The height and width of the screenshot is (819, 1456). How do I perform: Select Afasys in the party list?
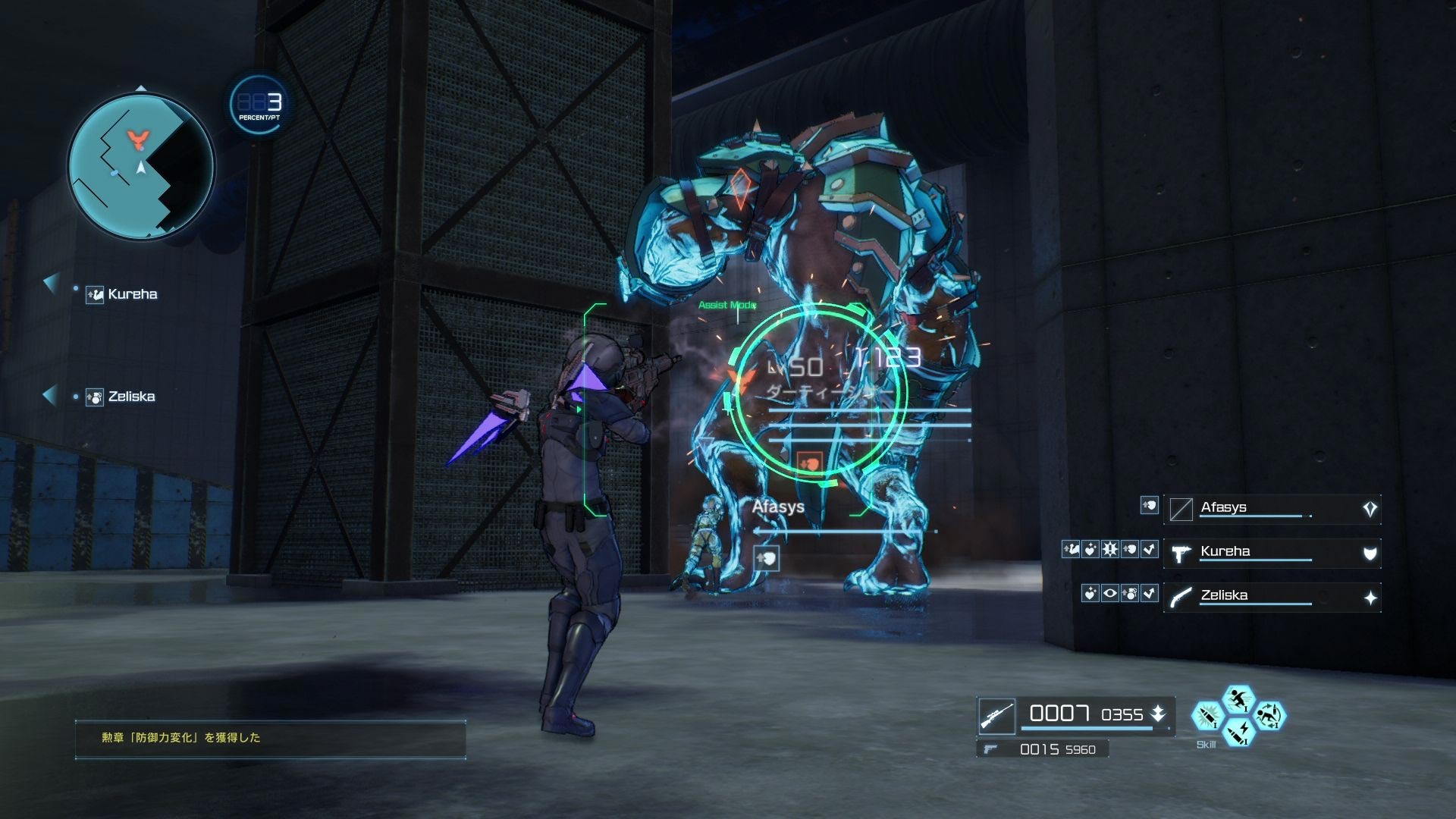click(x=1272, y=509)
